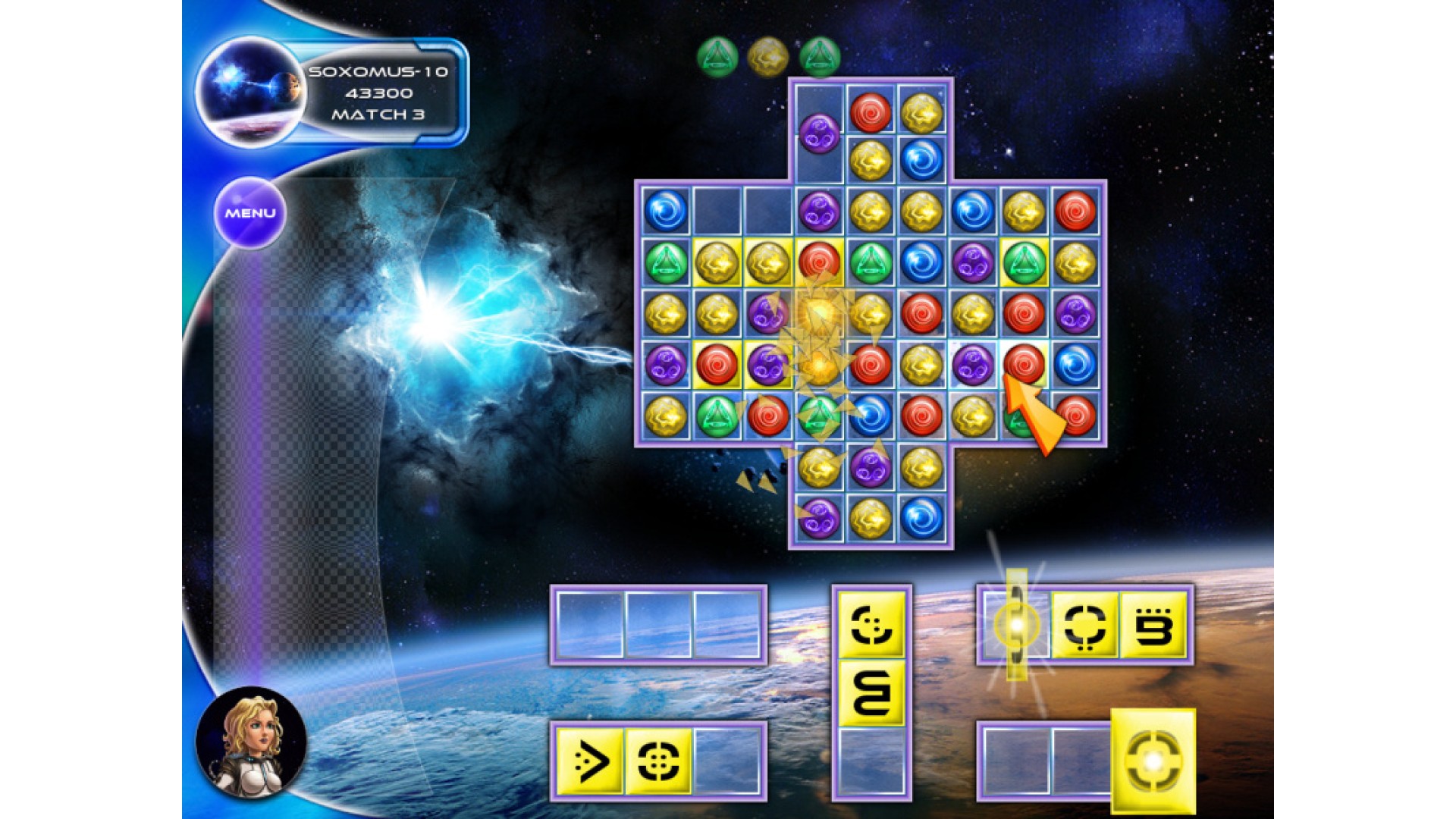The width and height of the screenshot is (1456, 819).
Task: Select the yellow sideways-E glyph tile
Action: pos(871,693)
